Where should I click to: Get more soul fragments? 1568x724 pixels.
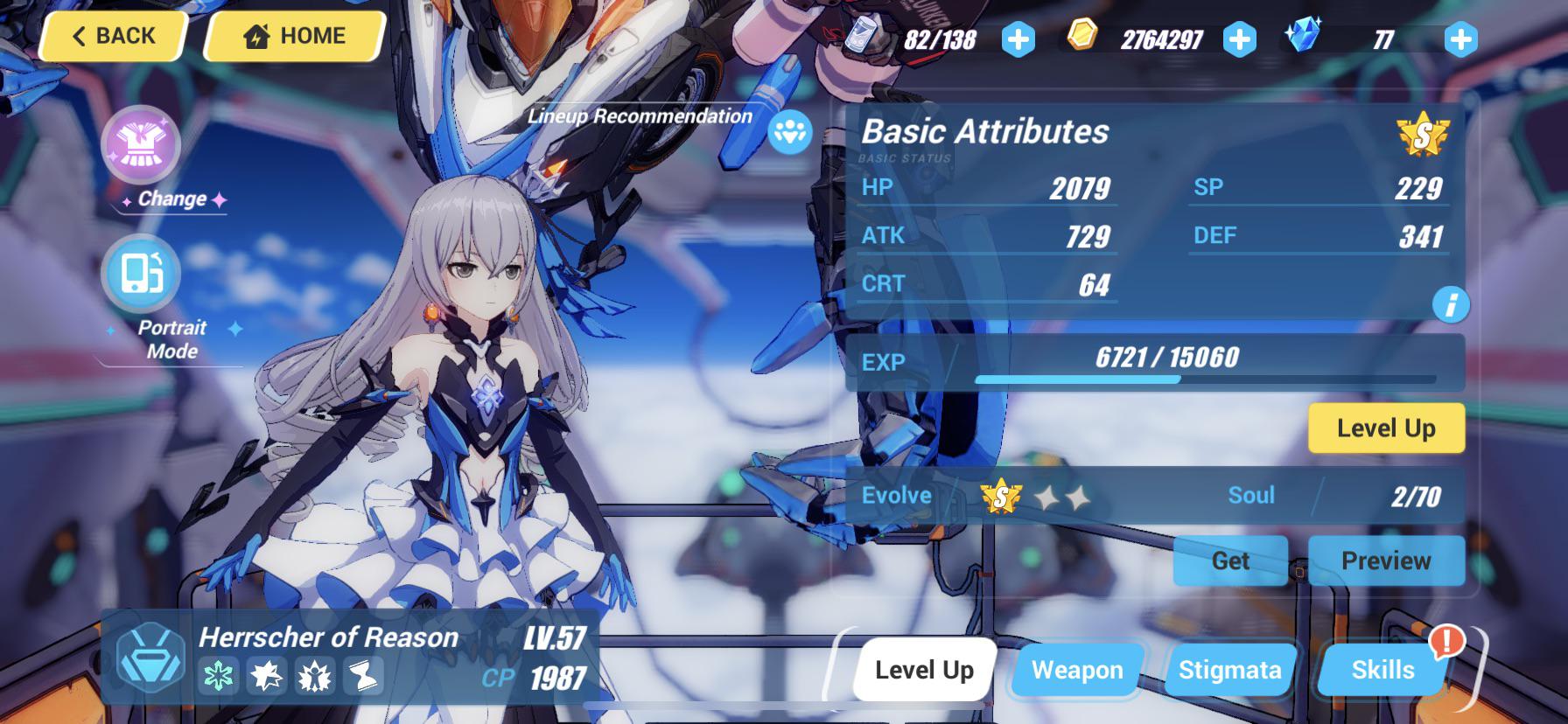point(1229,560)
